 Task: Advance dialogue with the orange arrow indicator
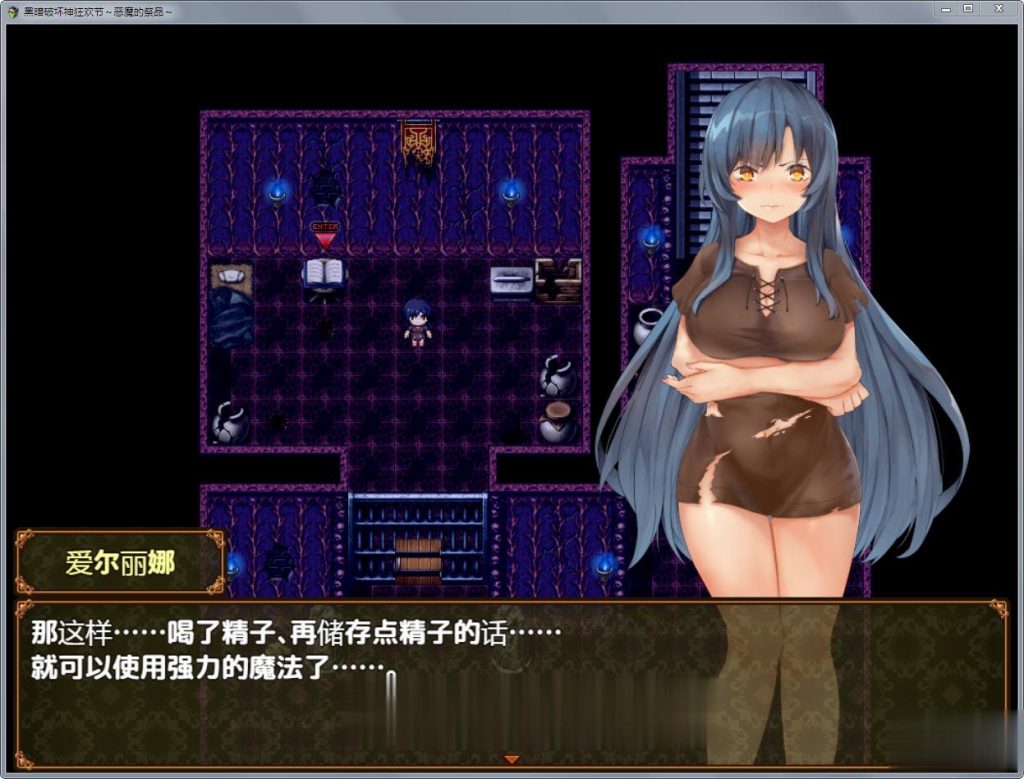[x=511, y=759]
